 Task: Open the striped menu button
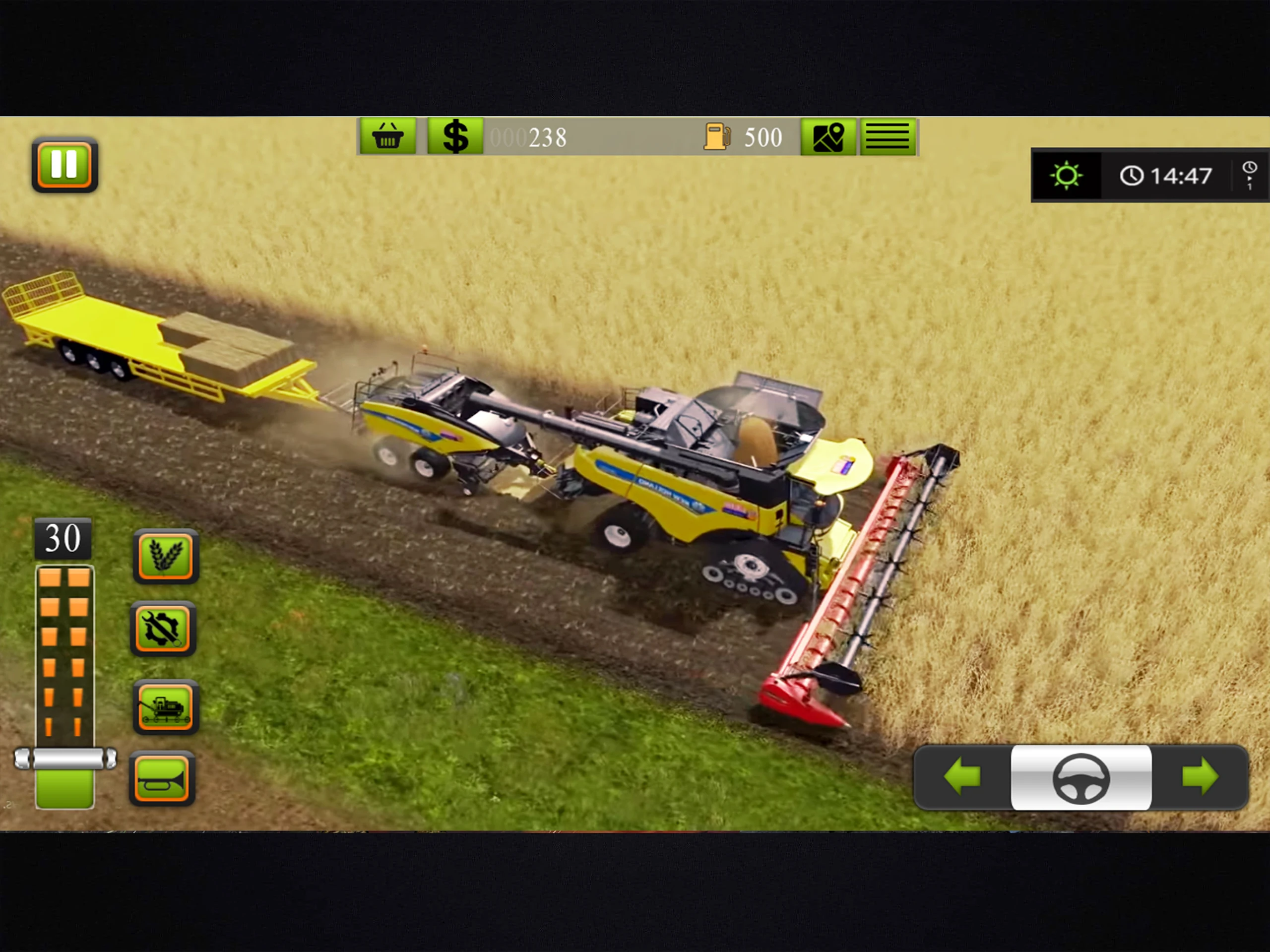pos(887,136)
